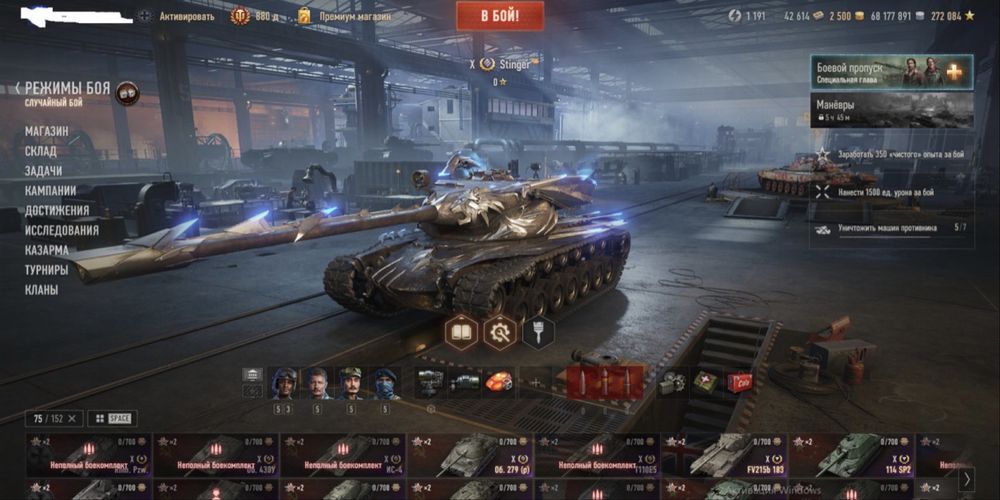The height and width of the screenshot is (500, 1000).
Task: Click Активировать to activate premium account
Action: (x=186, y=16)
